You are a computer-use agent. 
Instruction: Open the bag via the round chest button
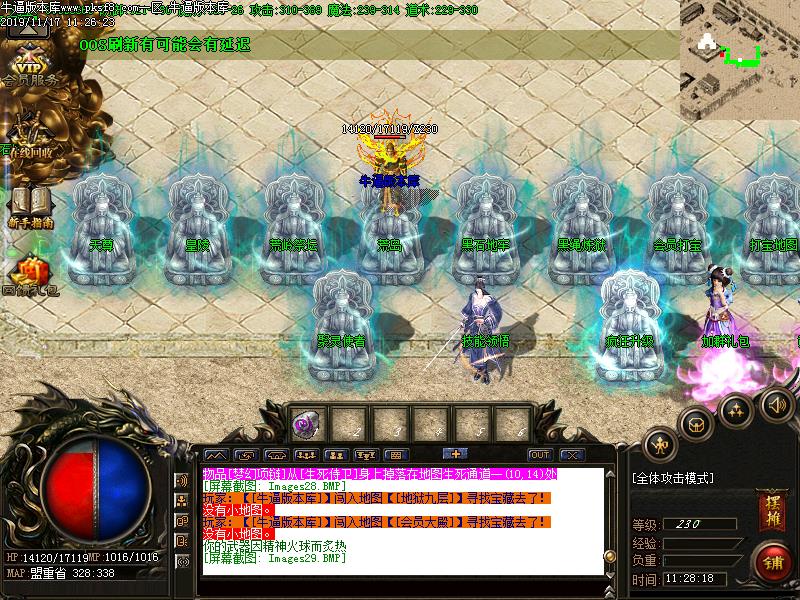tap(695, 423)
